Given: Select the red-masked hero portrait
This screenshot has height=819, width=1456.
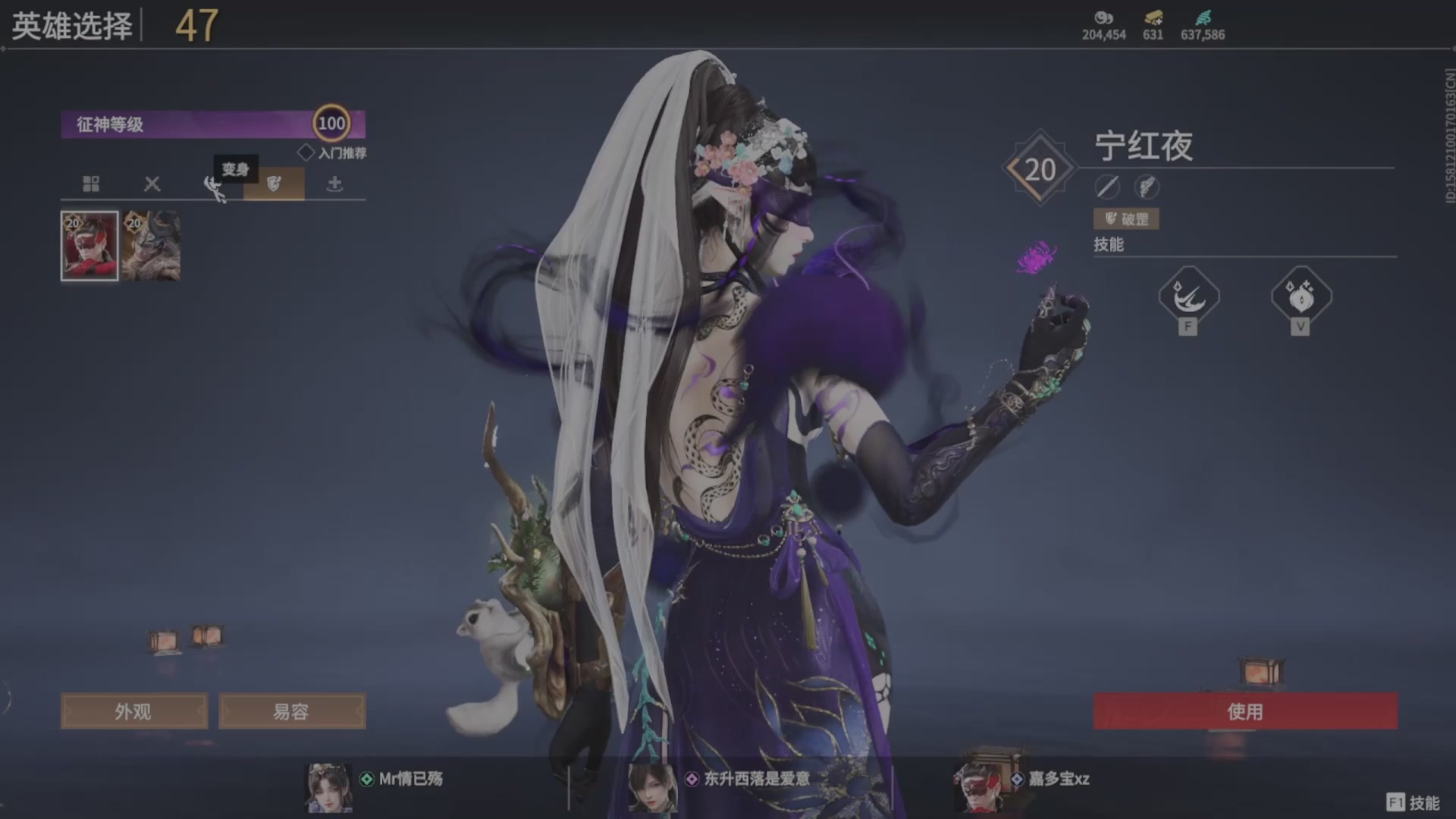Looking at the screenshot, I should 89,246.
